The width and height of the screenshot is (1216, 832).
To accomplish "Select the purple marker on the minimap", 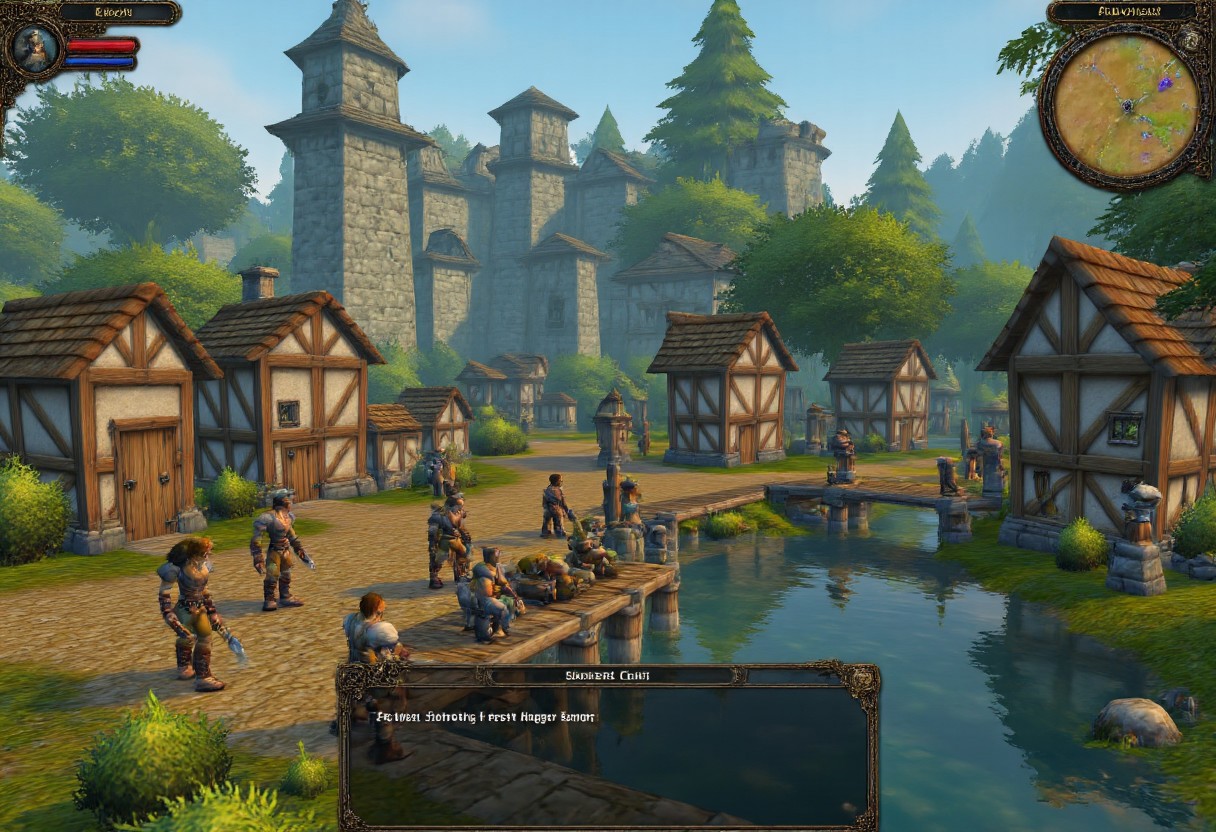I will click(x=1164, y=84).
